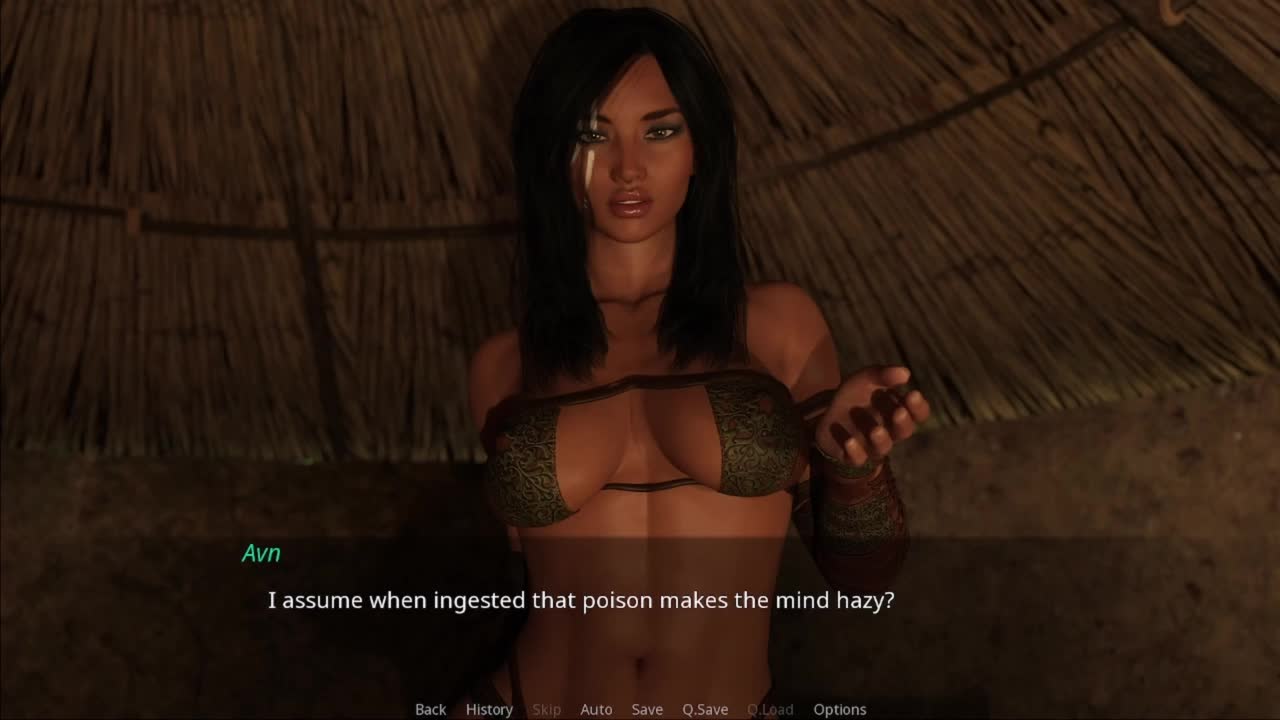Image resolution: width=1280 pixels, height=720 pixels.
Task: Open the Save game screen
Action: click(x=647, y=709)
